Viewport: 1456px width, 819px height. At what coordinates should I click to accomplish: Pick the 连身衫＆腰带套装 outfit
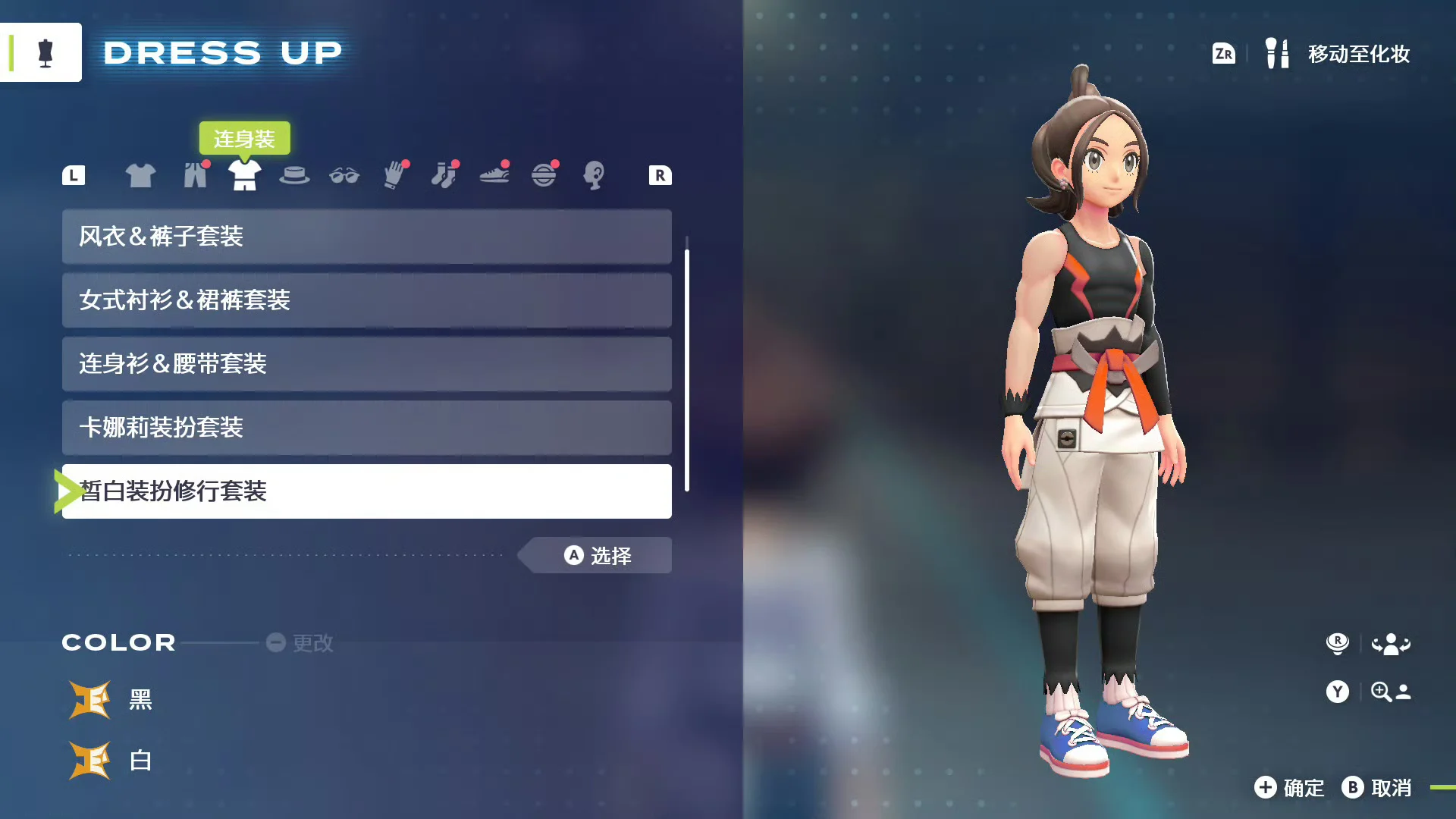[366, 364]
